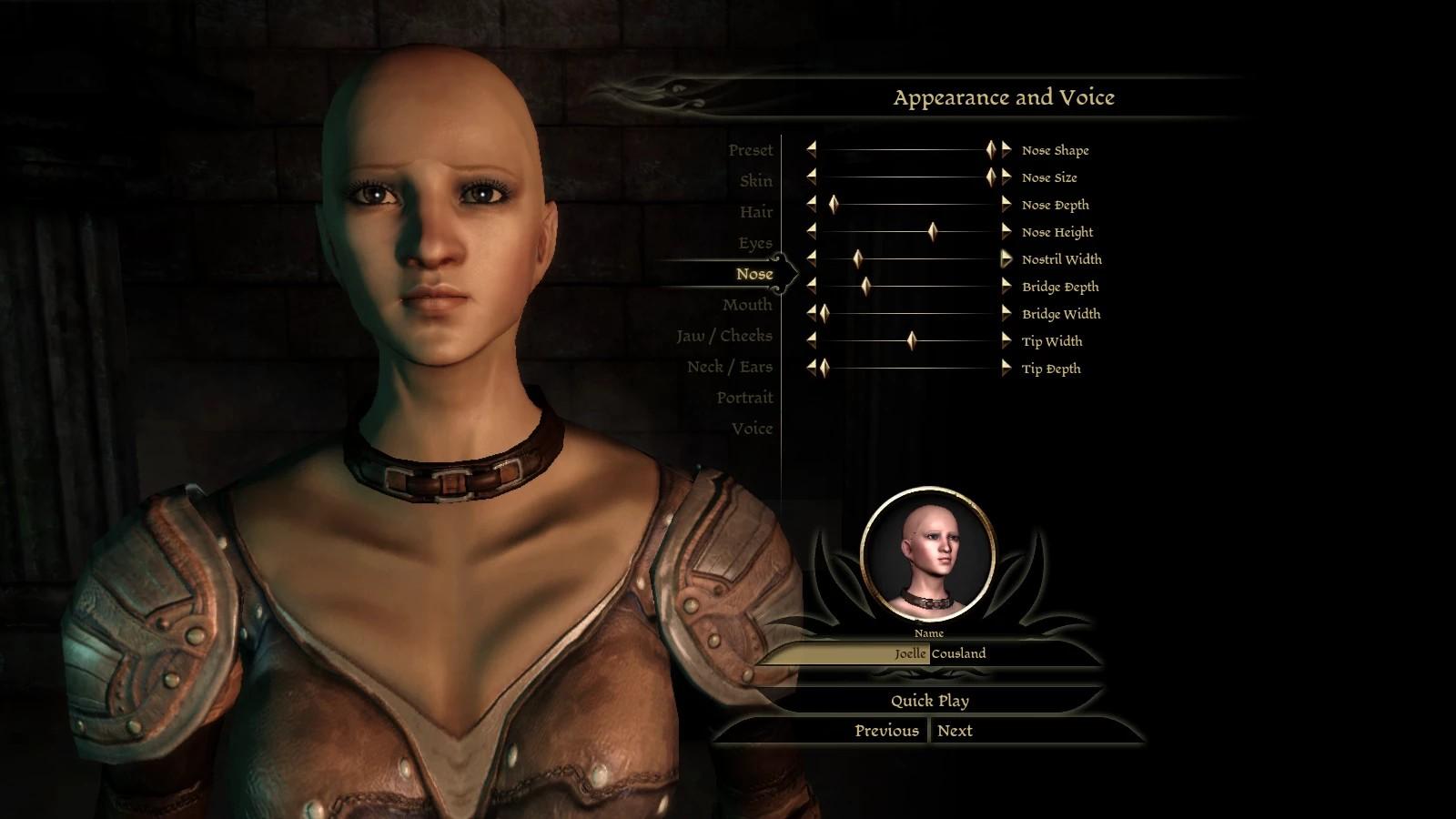This screenshot has width=1456, height=819.
Task: Switch to Jaw / Cheeks category
Action: point(723,336)
